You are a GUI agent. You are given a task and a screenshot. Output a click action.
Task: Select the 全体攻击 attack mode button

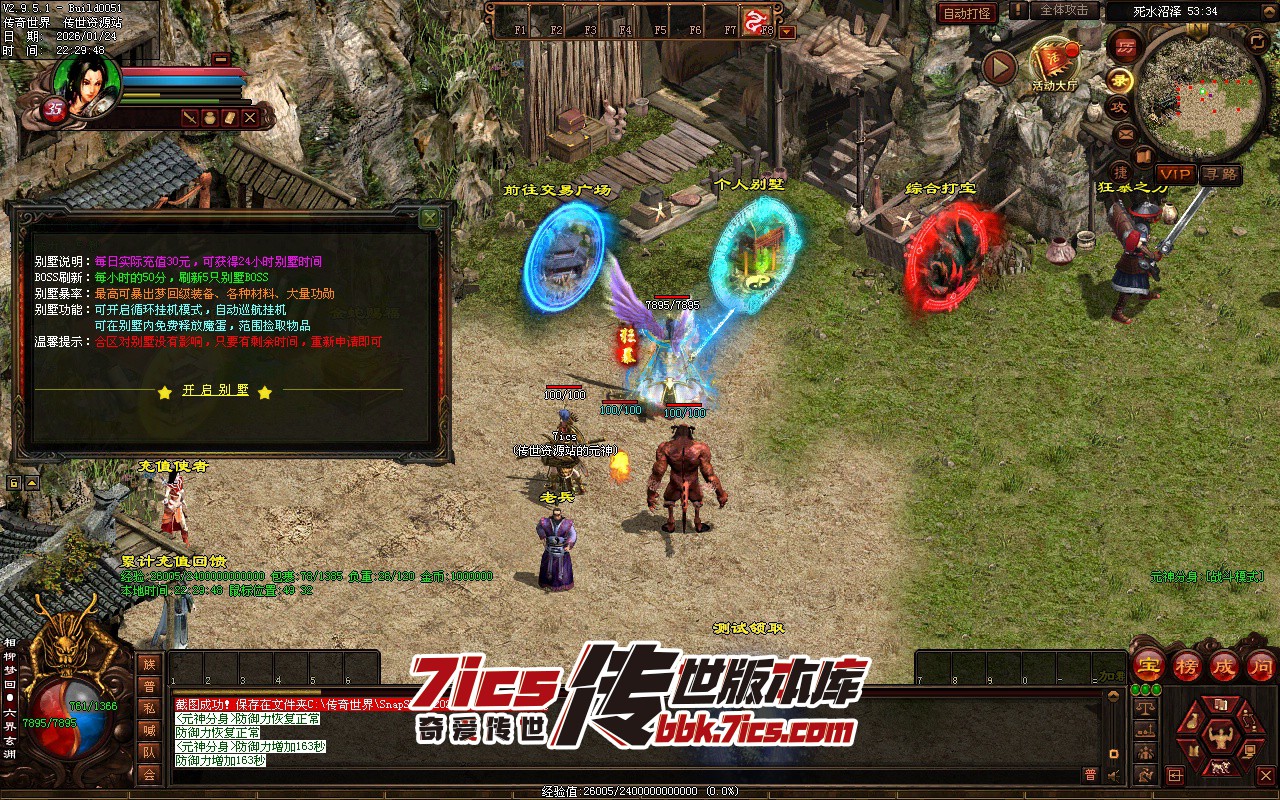coord(1064,11)
